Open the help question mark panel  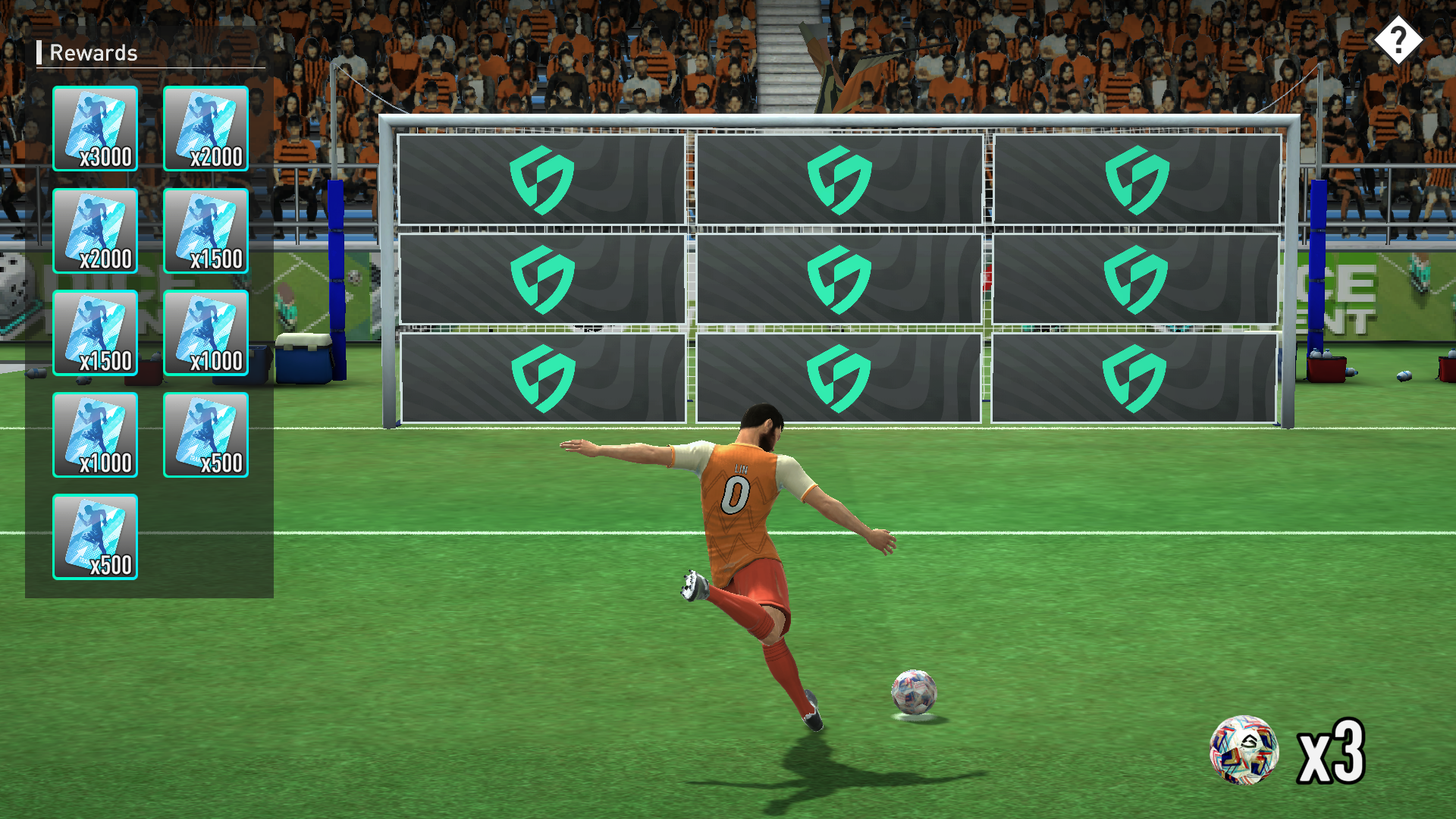pyautogui.click(x=1399, y=39)
